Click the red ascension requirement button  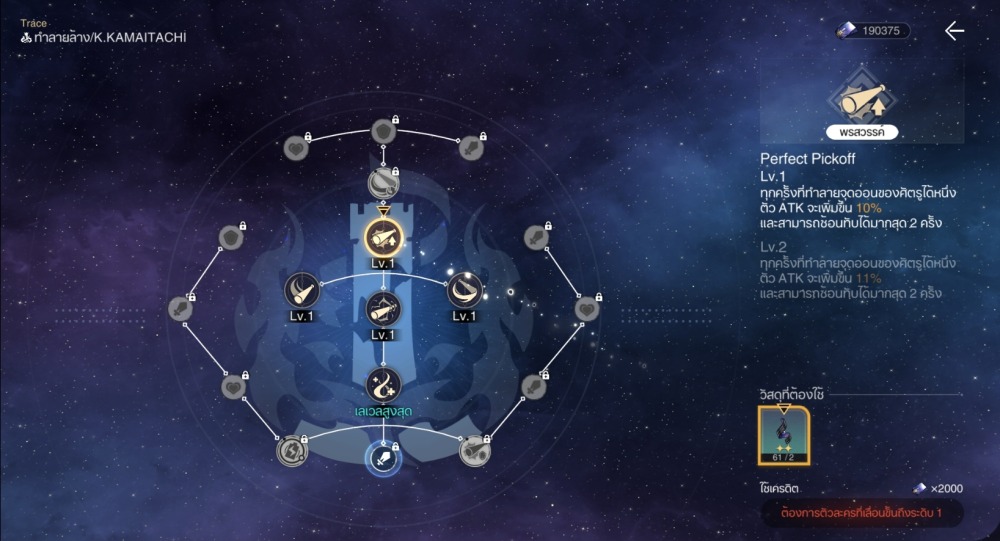pyautogui.click(x=862, y=513)
